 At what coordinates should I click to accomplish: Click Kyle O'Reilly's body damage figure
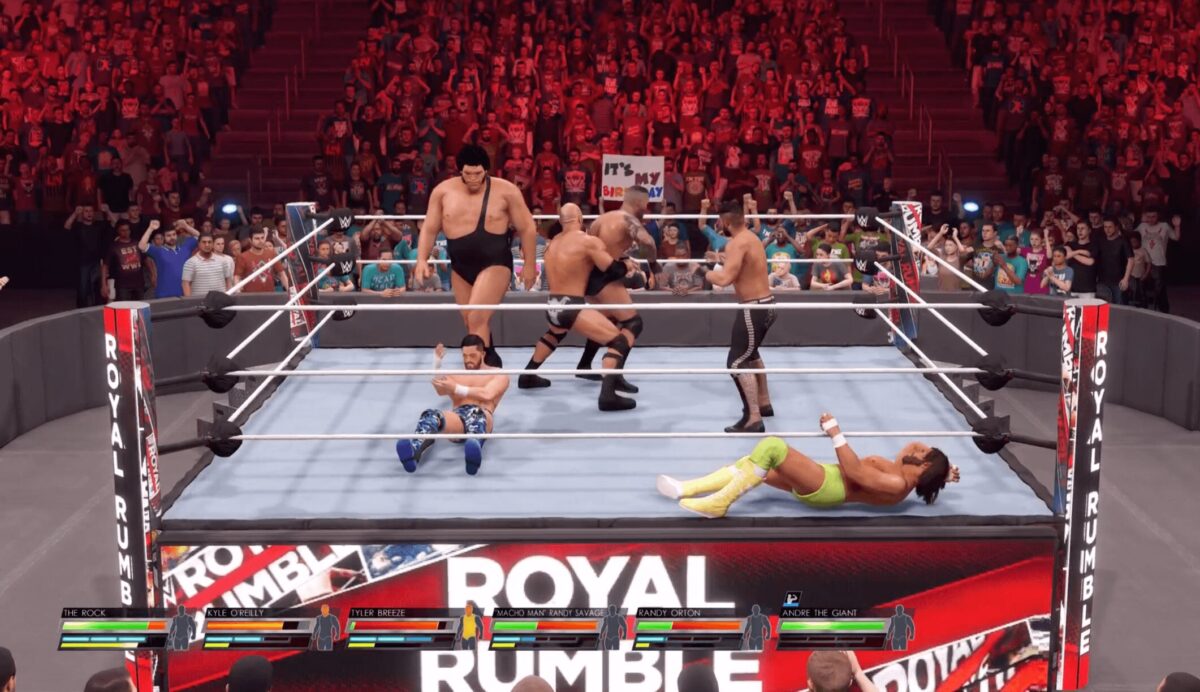coord(325,628)
